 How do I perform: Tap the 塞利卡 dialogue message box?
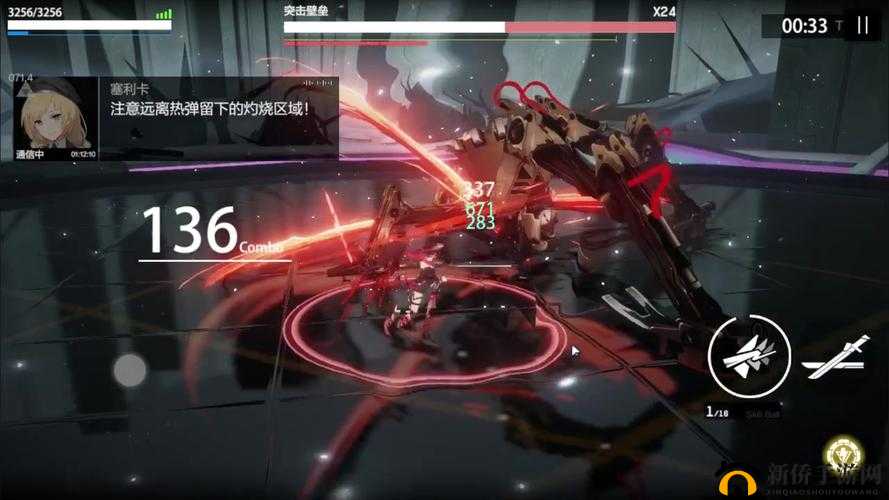220,118
